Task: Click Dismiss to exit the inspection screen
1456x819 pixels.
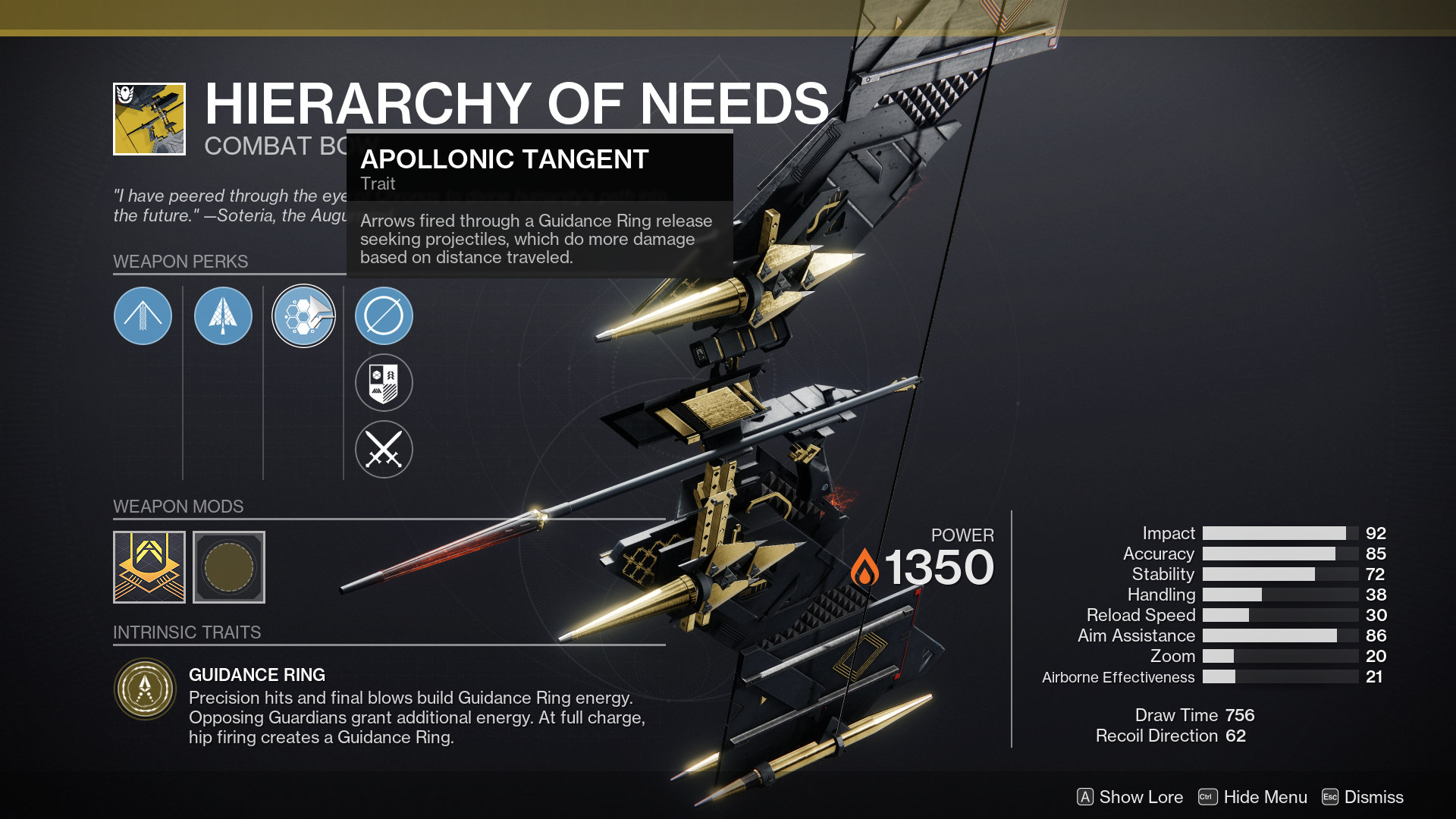Action: point(1374,797)
